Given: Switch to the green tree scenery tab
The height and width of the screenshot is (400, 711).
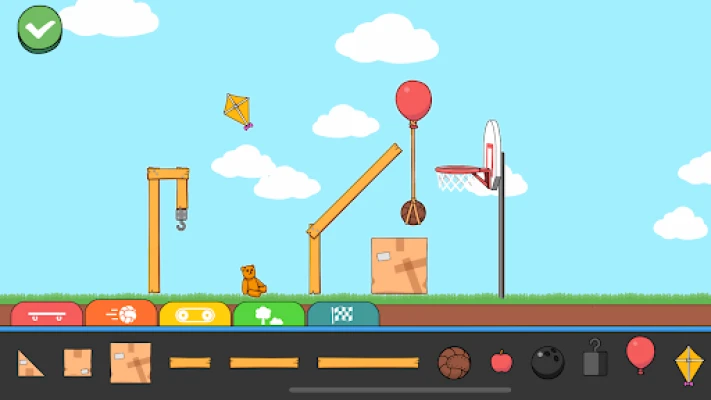Looking at the screenshot, I should pos(269,315).
